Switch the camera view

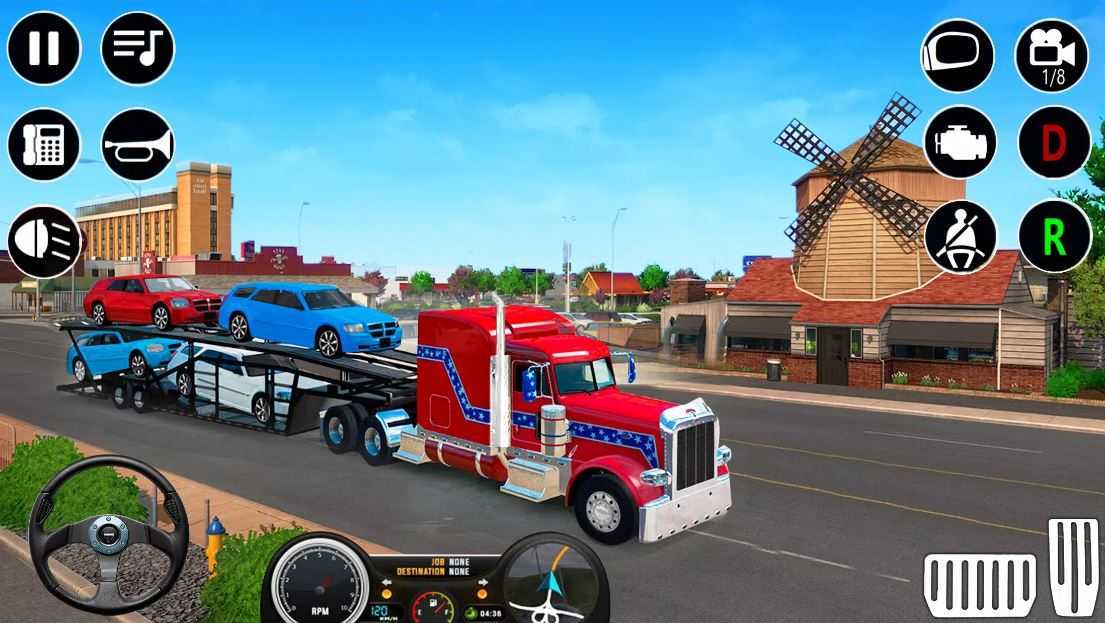(x=1051, y=56)
